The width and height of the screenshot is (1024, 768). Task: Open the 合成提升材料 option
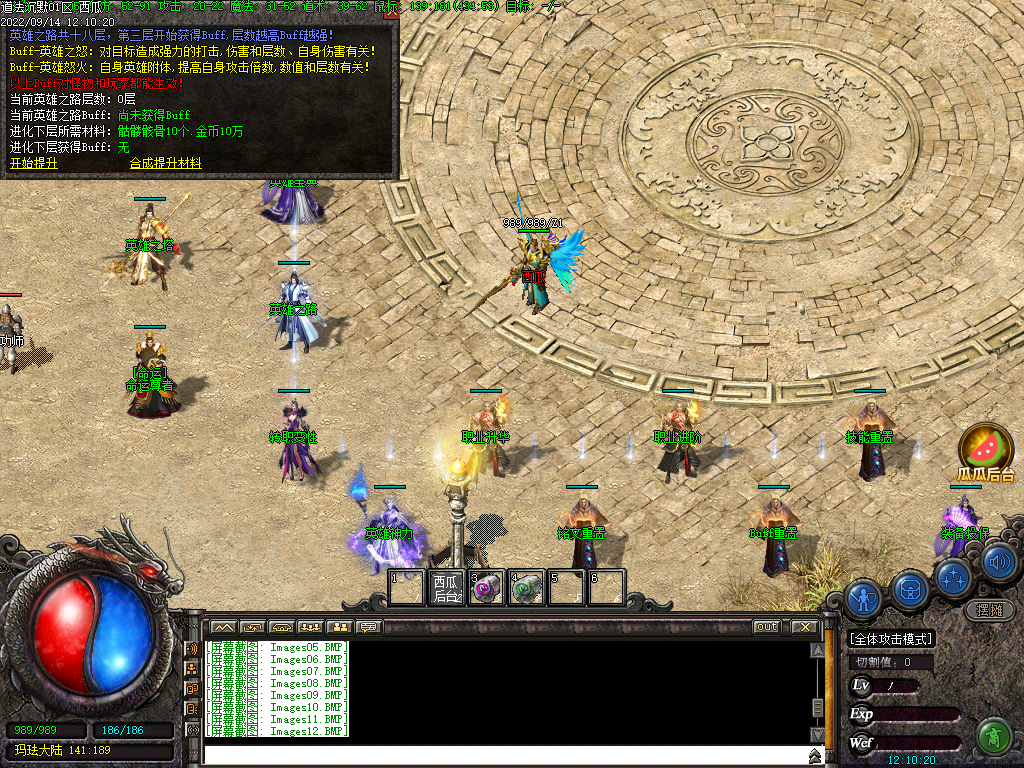165,163
